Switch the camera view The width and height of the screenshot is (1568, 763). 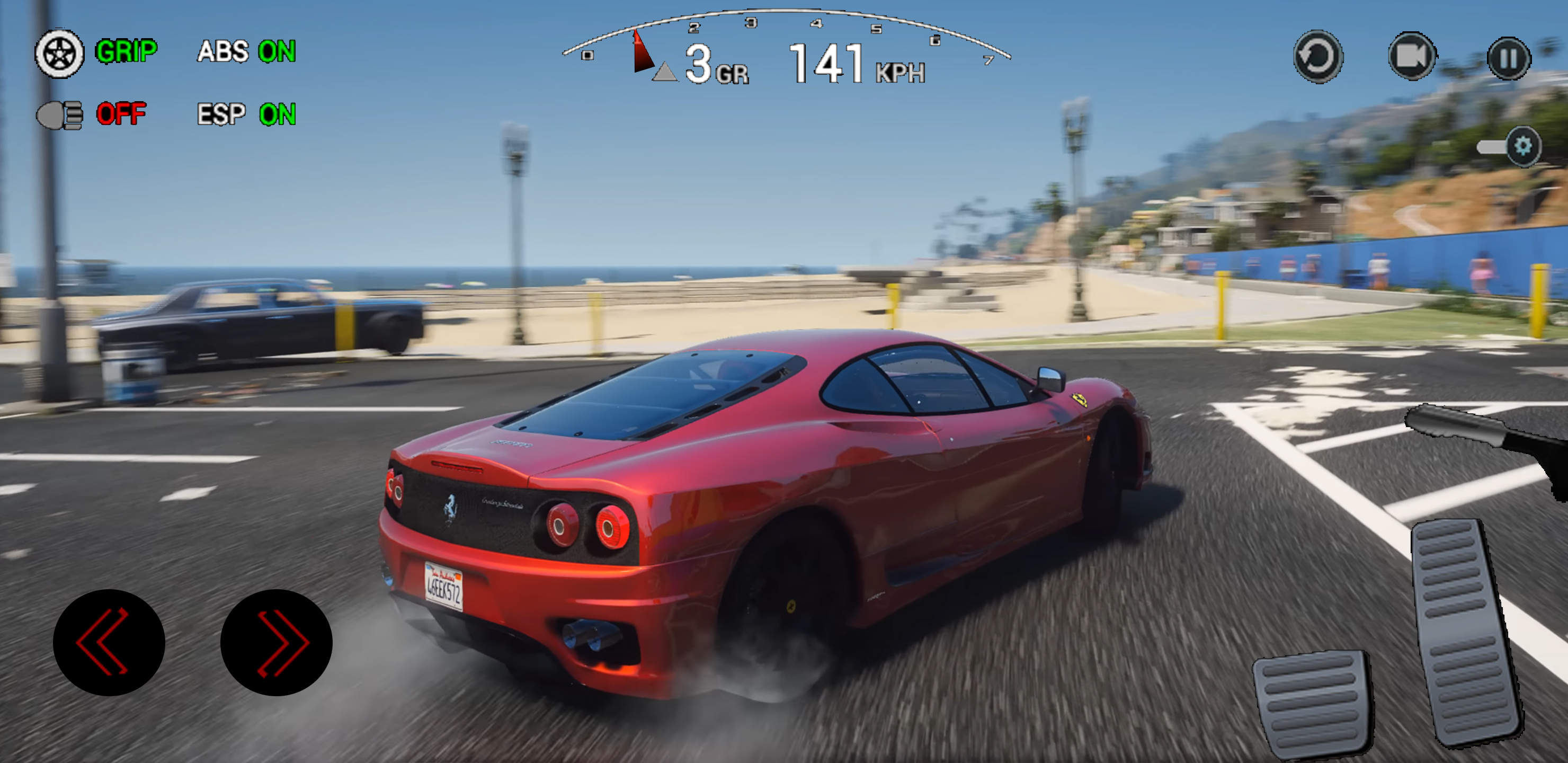(x=1412, y=57)
